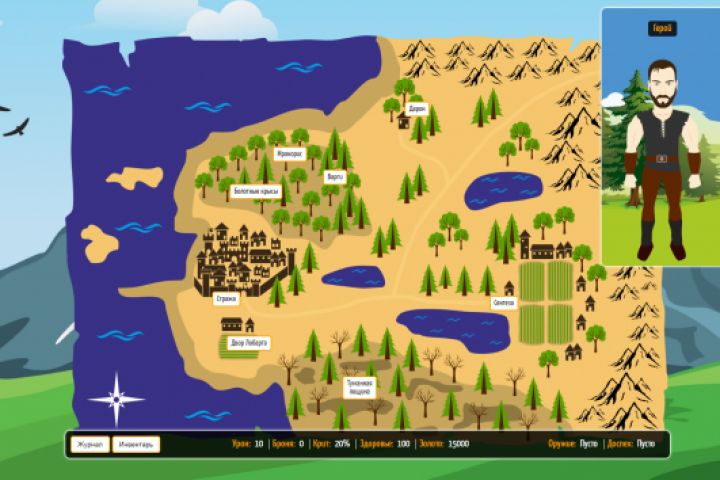This screenshot has height=480, width=720.
Task: Open the Журнал journal
Action: click(x=90, y=444)
